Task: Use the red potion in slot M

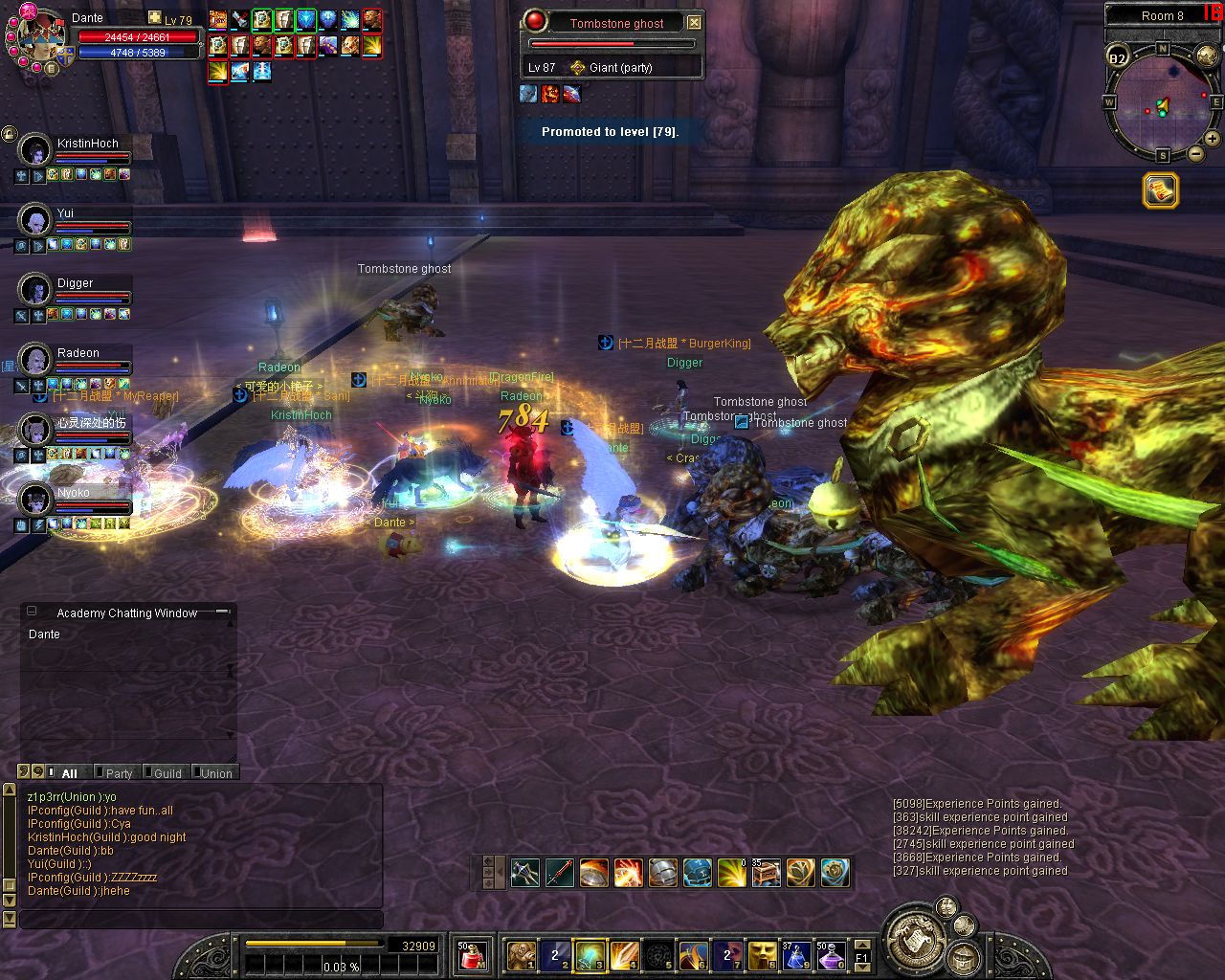Action: [470, 955]
